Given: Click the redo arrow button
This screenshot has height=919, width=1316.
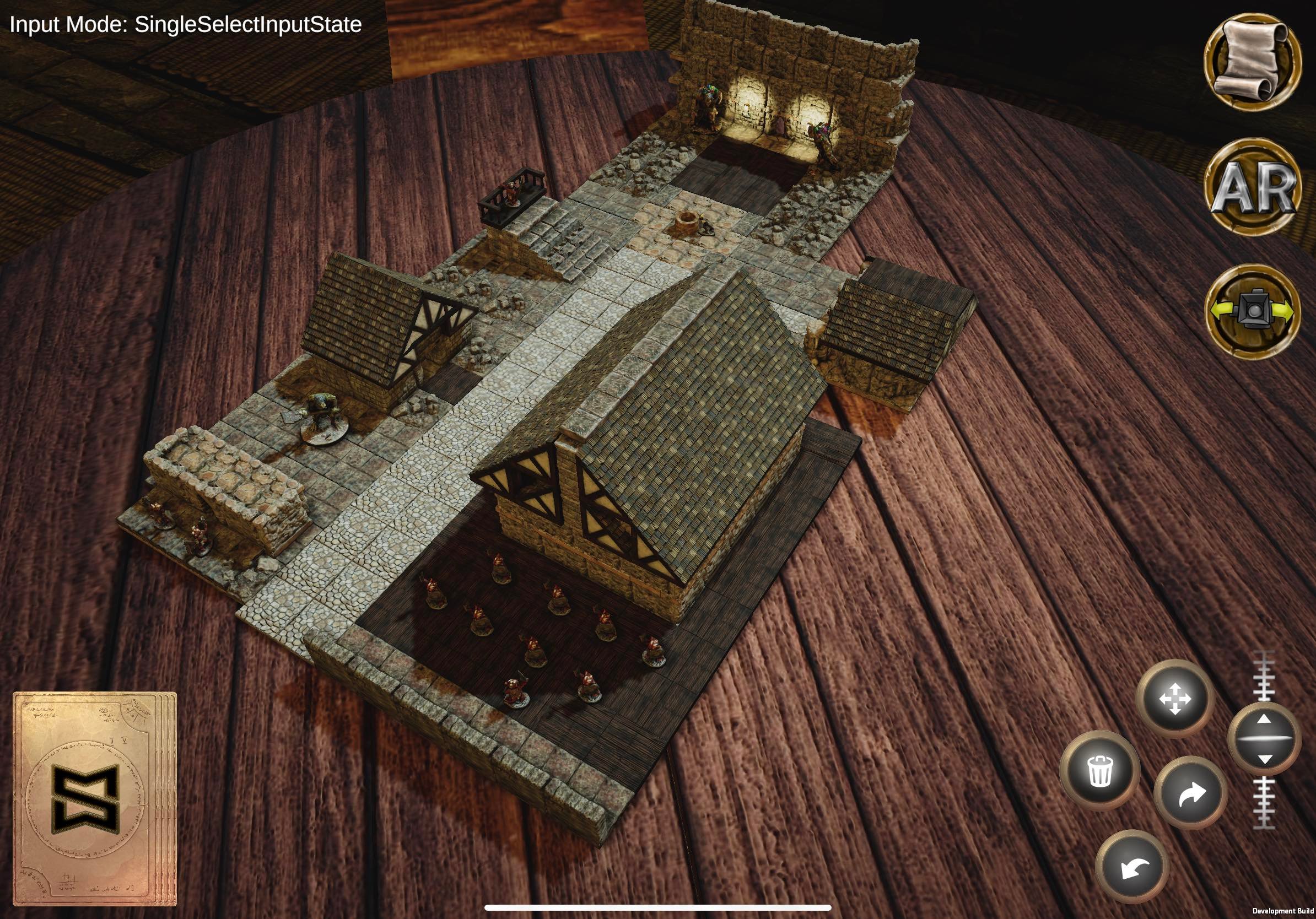Looking at the screenshot, I should click(x=1191, y=793).
